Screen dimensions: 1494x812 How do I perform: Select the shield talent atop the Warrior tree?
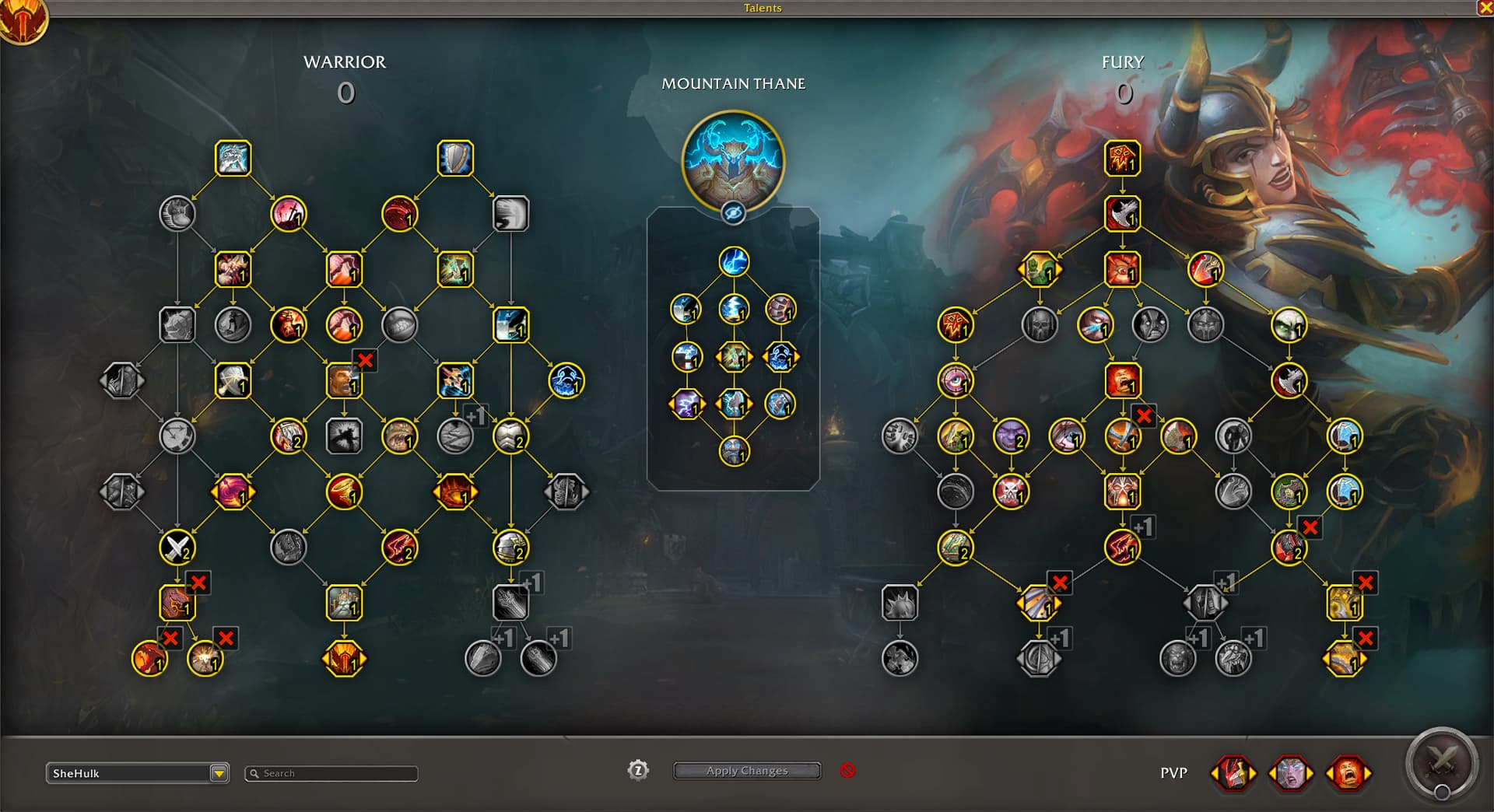pyautogui.click(x=455, y=159)
